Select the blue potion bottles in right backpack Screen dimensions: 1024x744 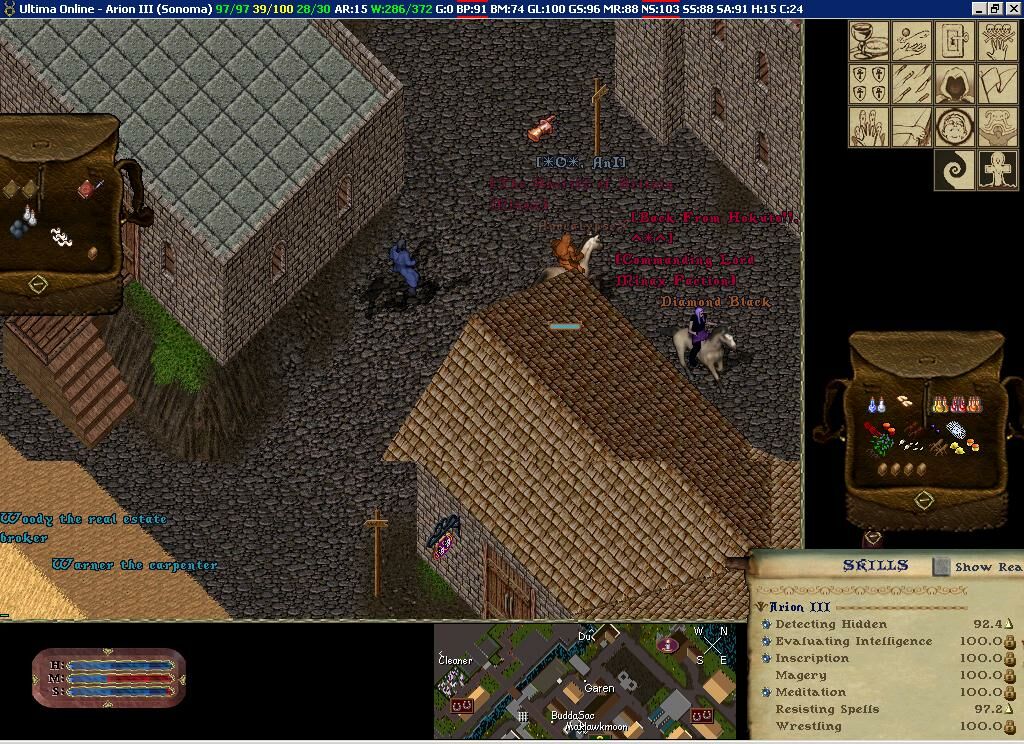pyautogui.click(x=876, y=405)
